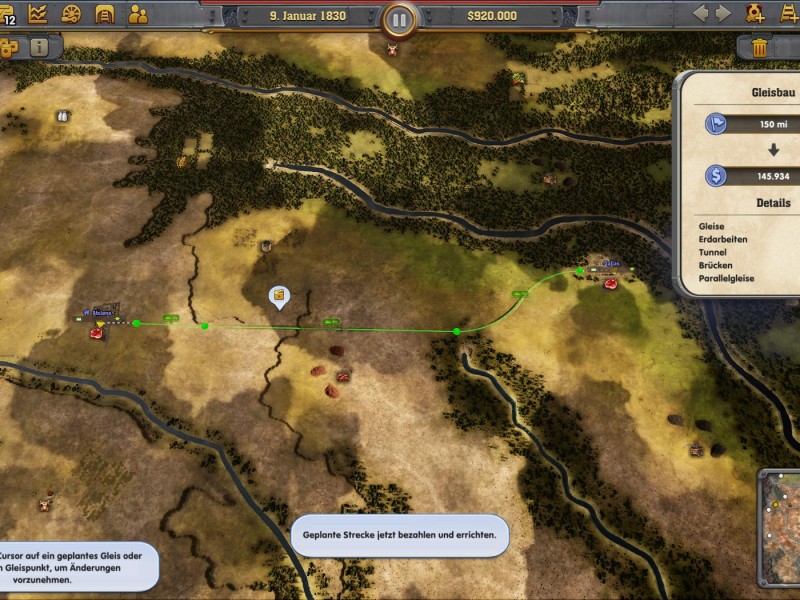Open the minimap
Viewport: 800px width, 600px height.
[x=780, y=527]
